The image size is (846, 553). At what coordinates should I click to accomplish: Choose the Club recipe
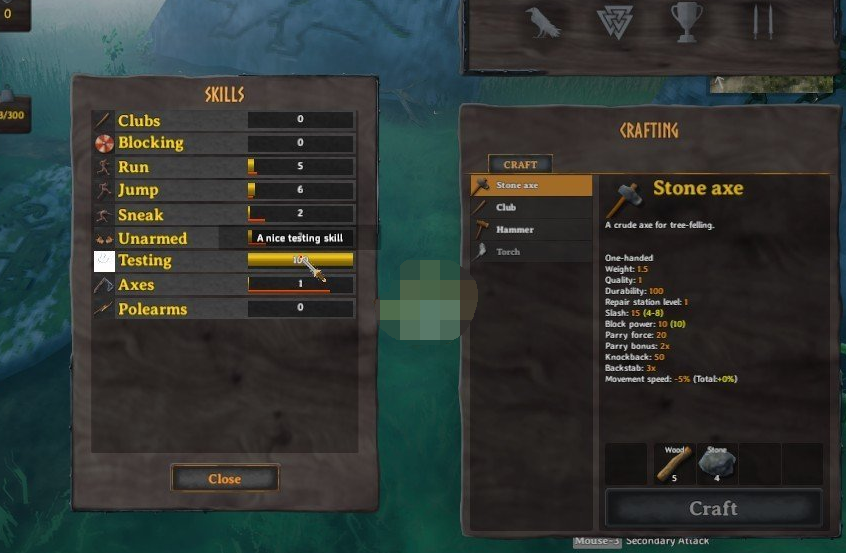point(531,207)
